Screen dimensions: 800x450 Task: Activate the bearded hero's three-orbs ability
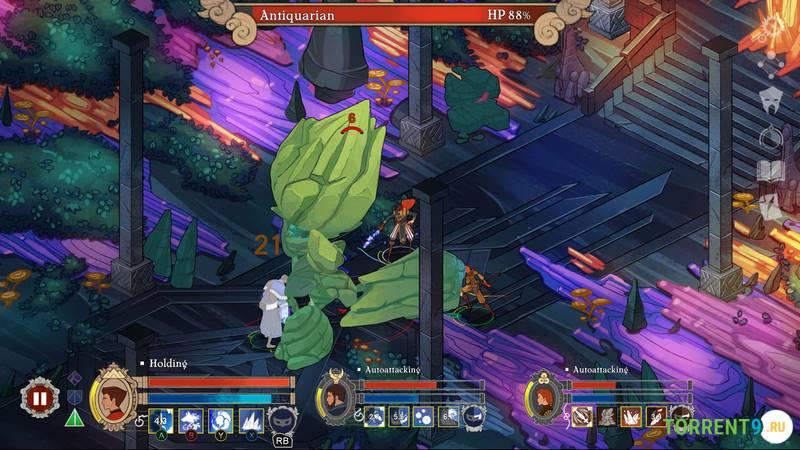(423, 416)
